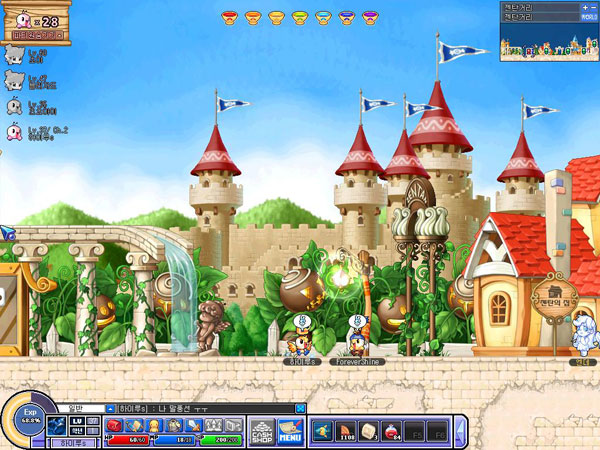
Task: Select the orange potion quickslot with 1108
Action: tap(346, 431)
